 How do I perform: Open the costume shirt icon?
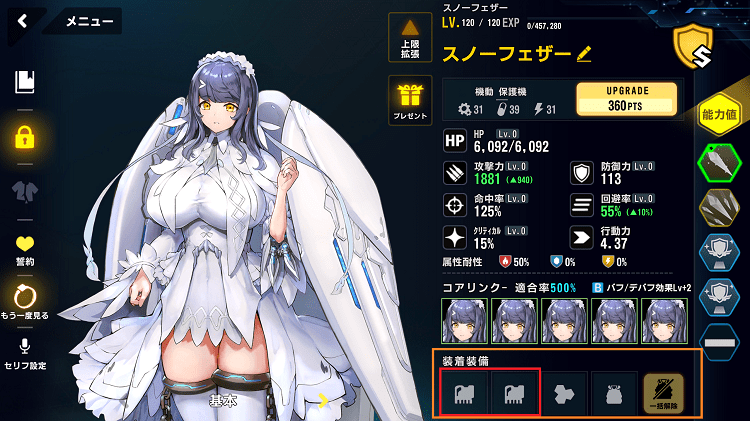25,191
